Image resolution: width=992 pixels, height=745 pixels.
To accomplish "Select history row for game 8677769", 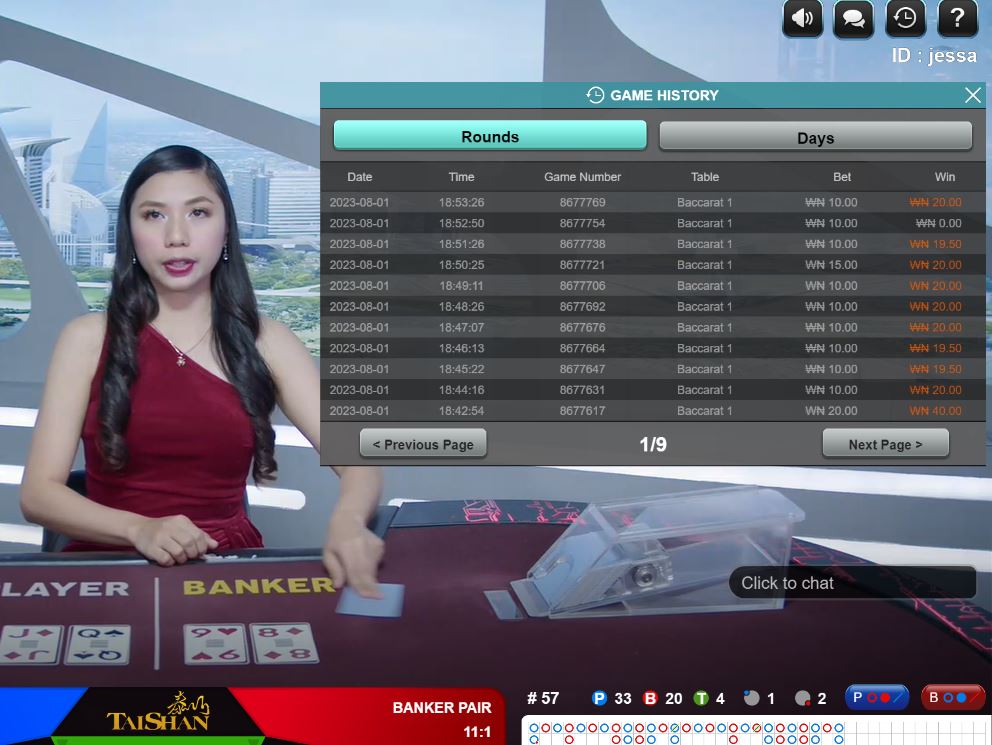I will [x=582, y=202].
